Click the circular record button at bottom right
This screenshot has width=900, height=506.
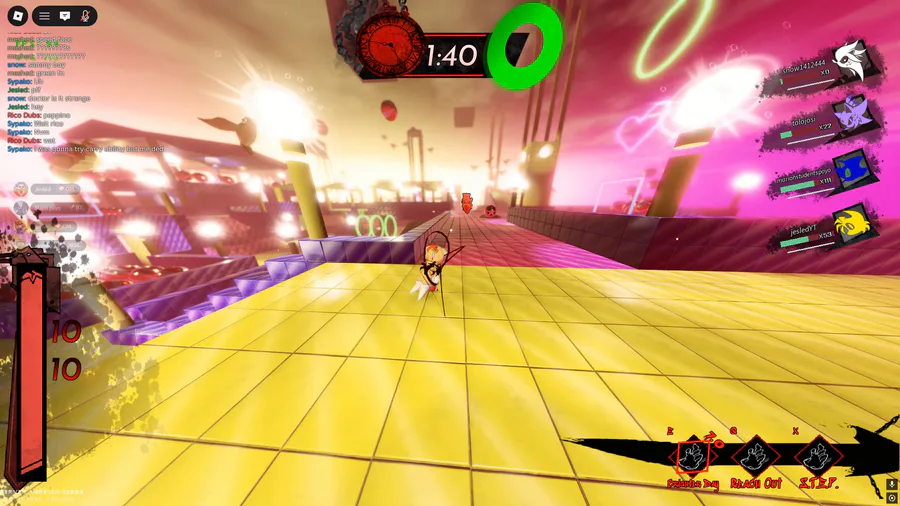click(892, 498)
